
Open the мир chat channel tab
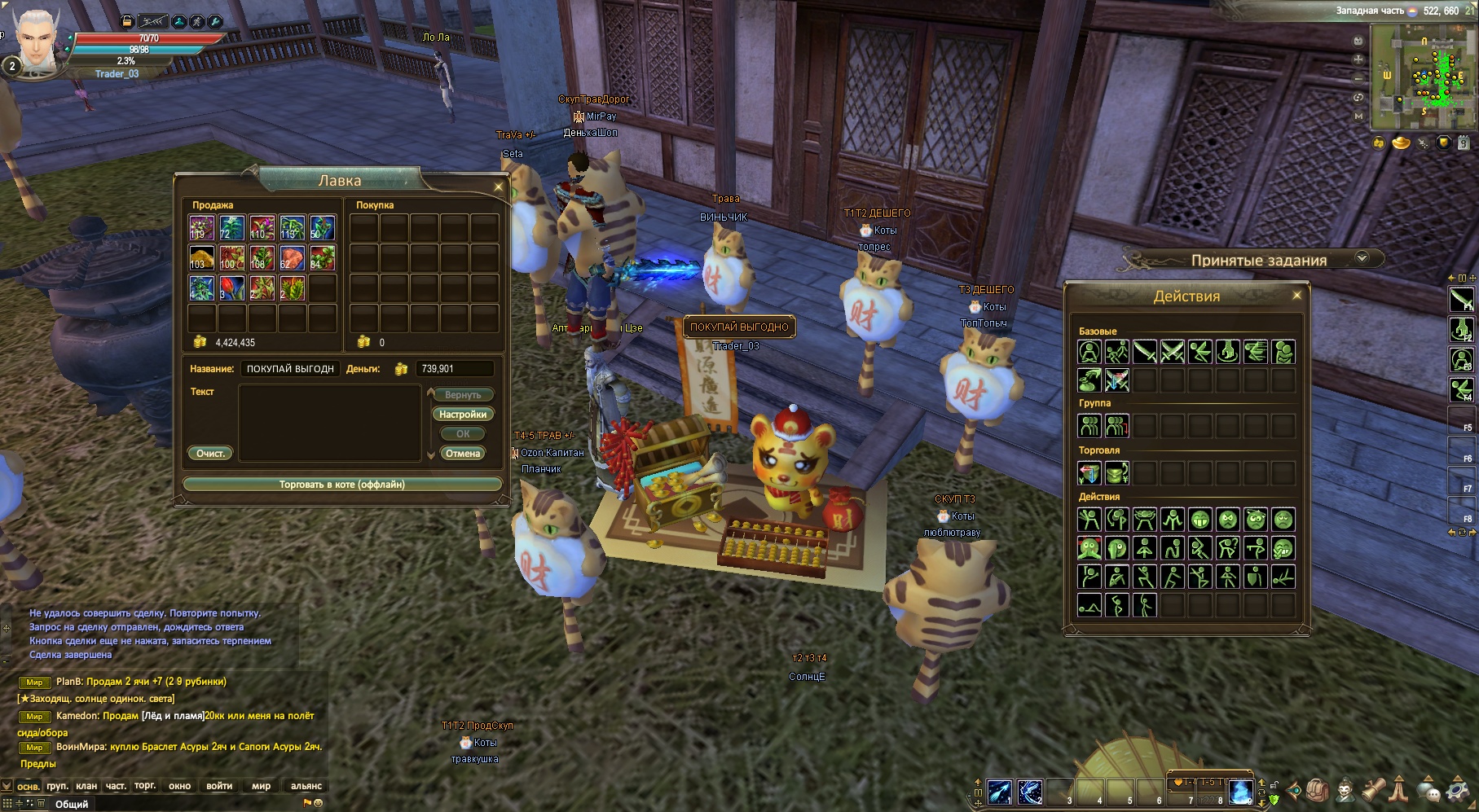(261, 786)
